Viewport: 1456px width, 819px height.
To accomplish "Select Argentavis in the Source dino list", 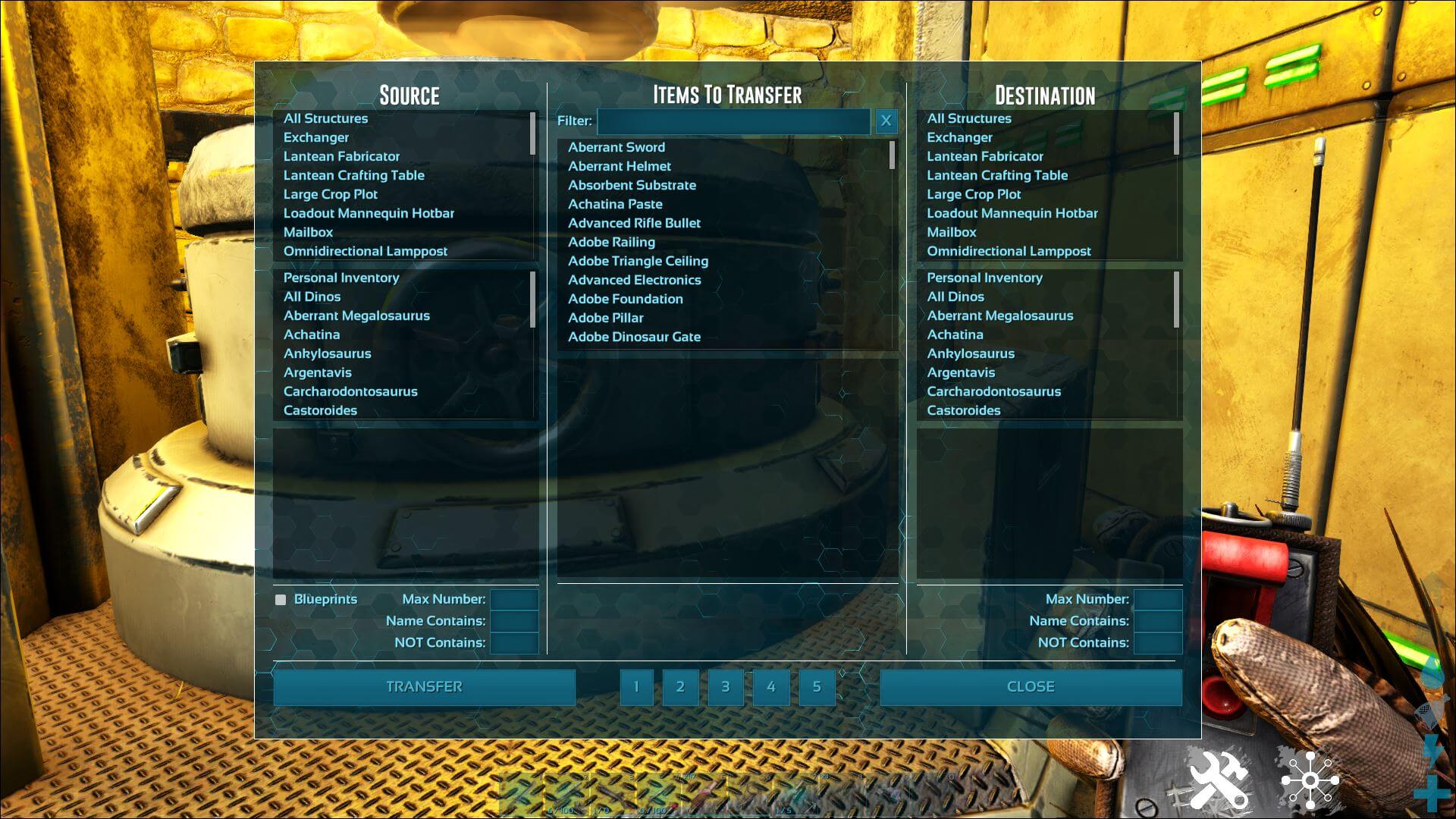I will pyautogui.click(x=318, y=372).
